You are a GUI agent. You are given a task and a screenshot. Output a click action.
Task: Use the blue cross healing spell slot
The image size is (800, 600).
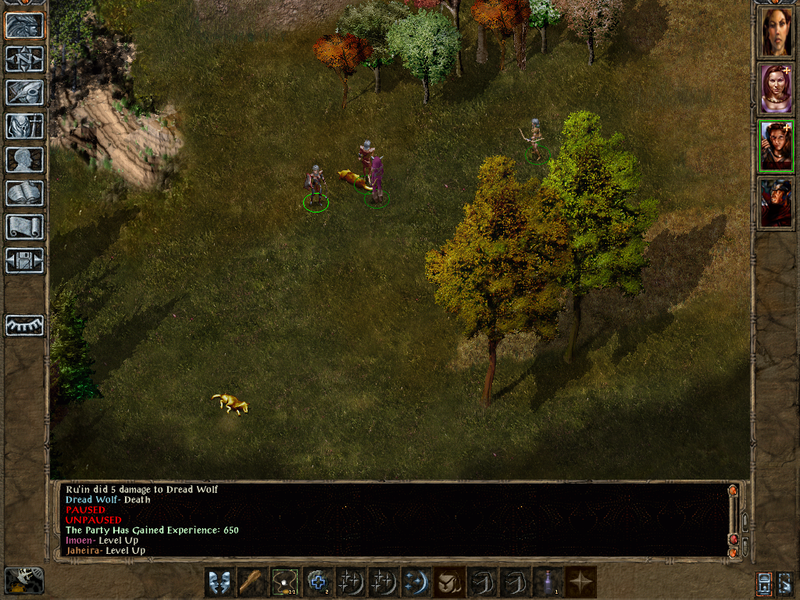click(319, 581)
